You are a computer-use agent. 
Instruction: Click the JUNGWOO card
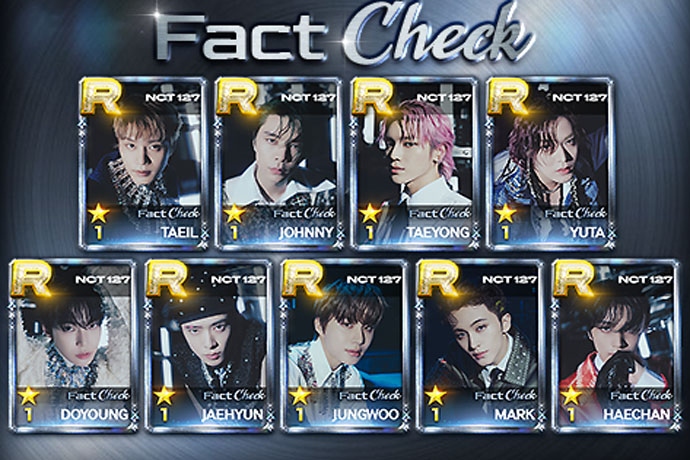click(x=342, y=343)
